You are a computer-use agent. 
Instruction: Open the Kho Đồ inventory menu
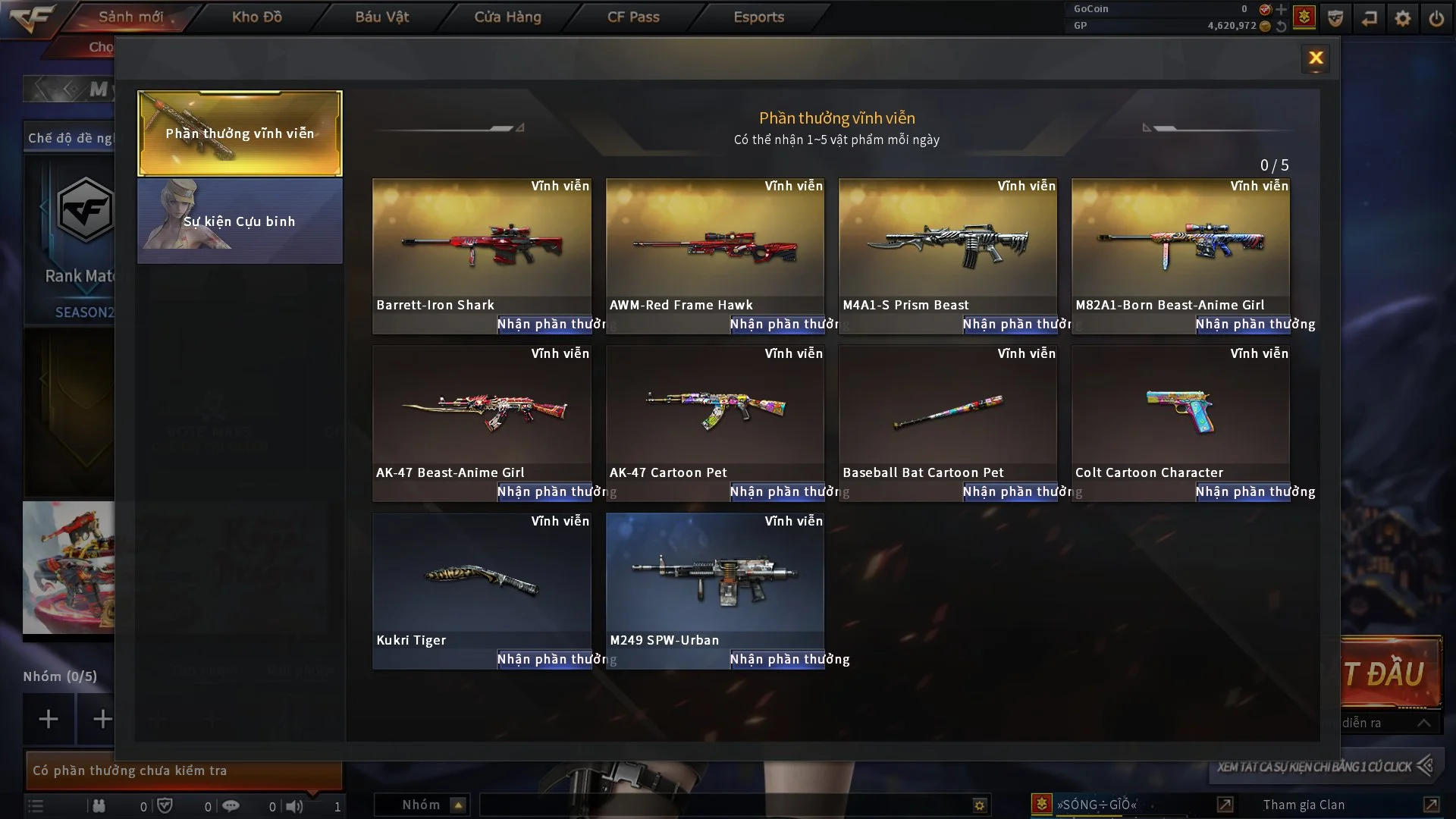click(257, 17)
